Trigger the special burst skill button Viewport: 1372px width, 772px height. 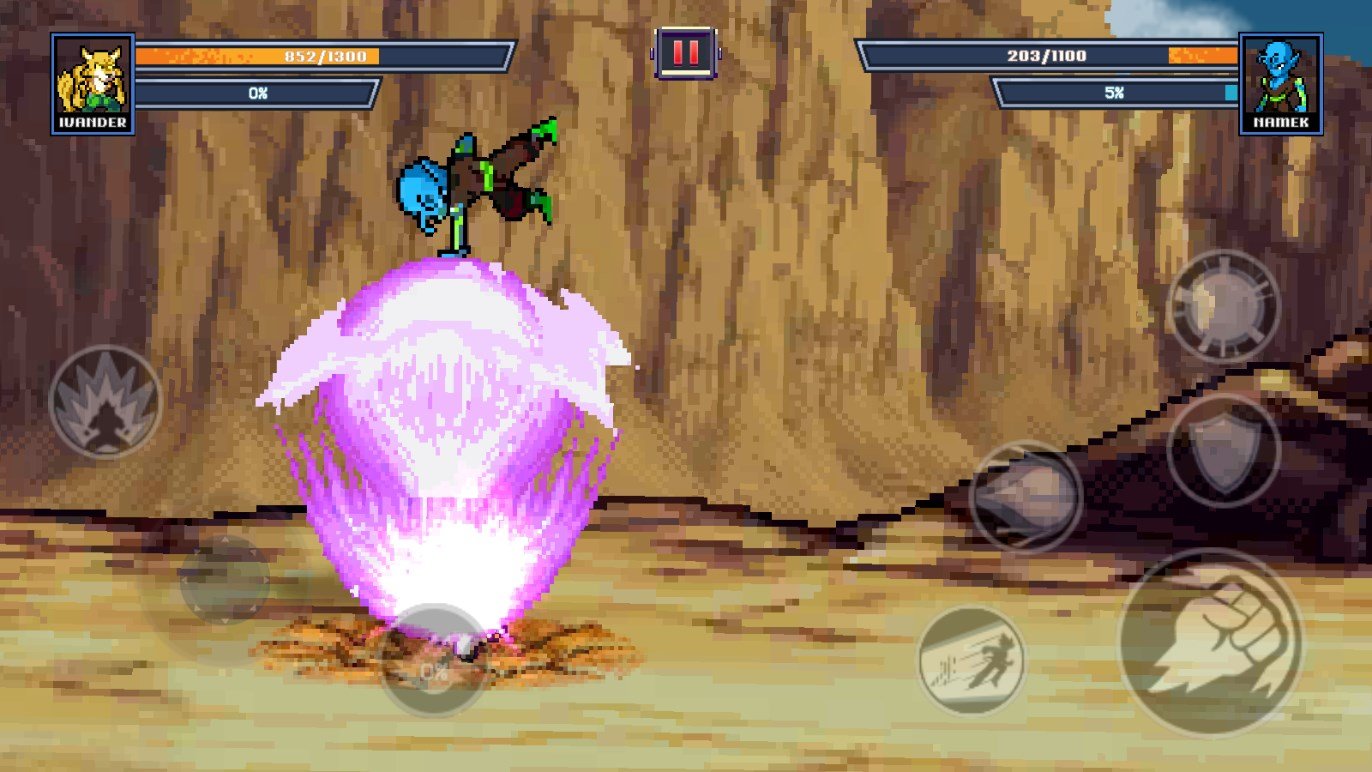click(x=1223, y=305)
